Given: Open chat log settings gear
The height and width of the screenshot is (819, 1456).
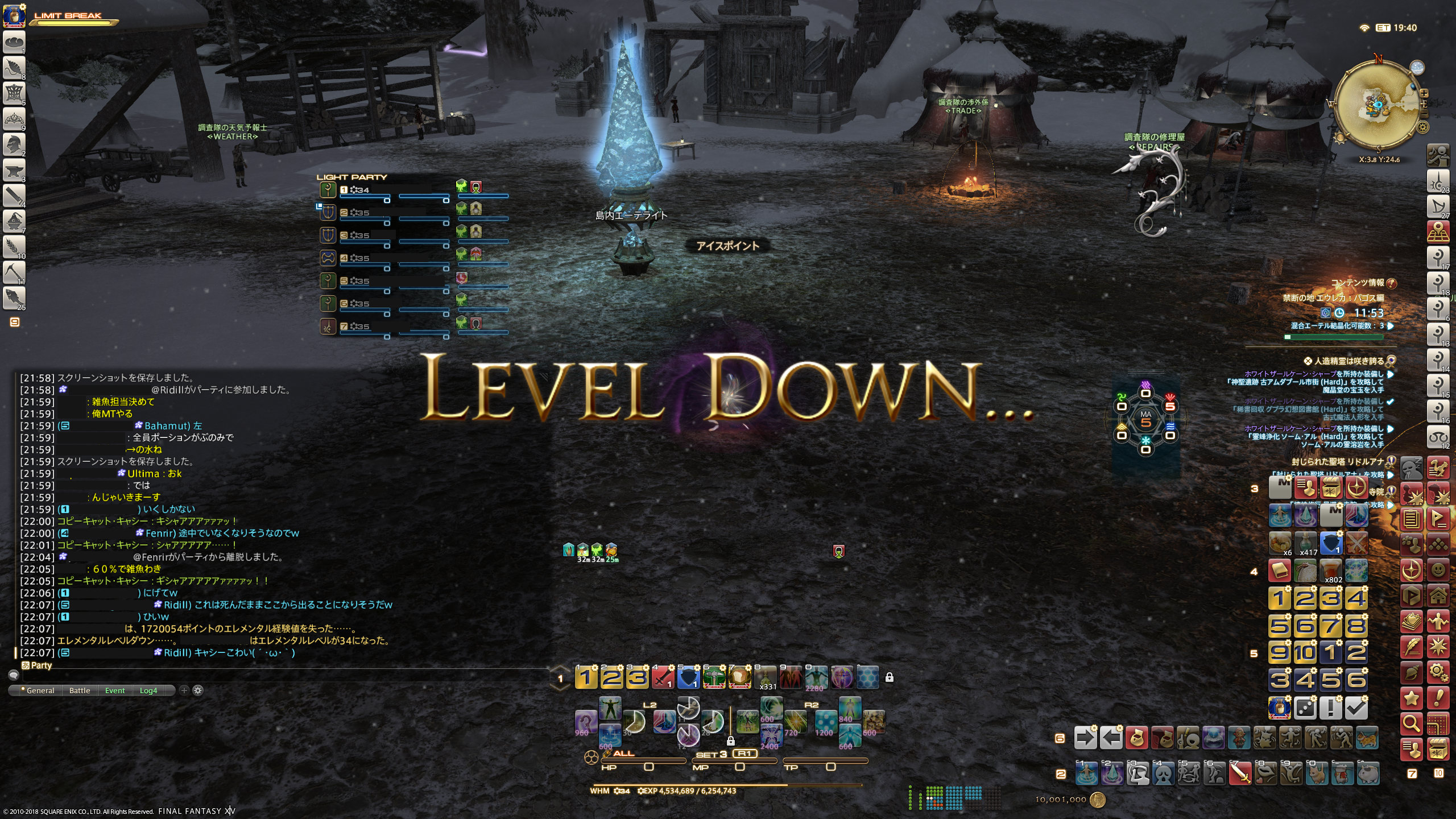Looking at the screenshot, I should (198, 690).
